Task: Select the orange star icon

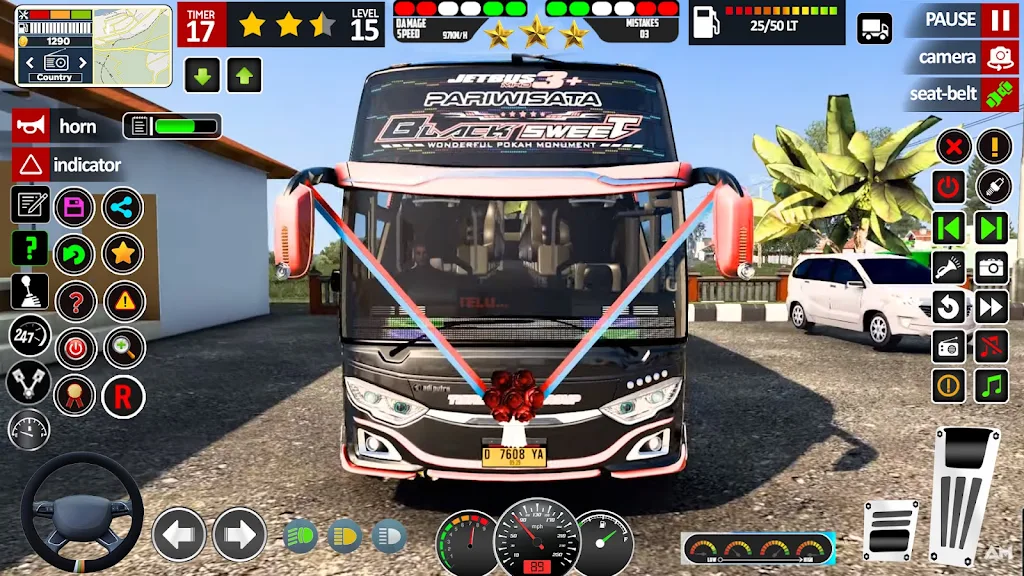Action: pyautogui.click(x=123, y=254)
